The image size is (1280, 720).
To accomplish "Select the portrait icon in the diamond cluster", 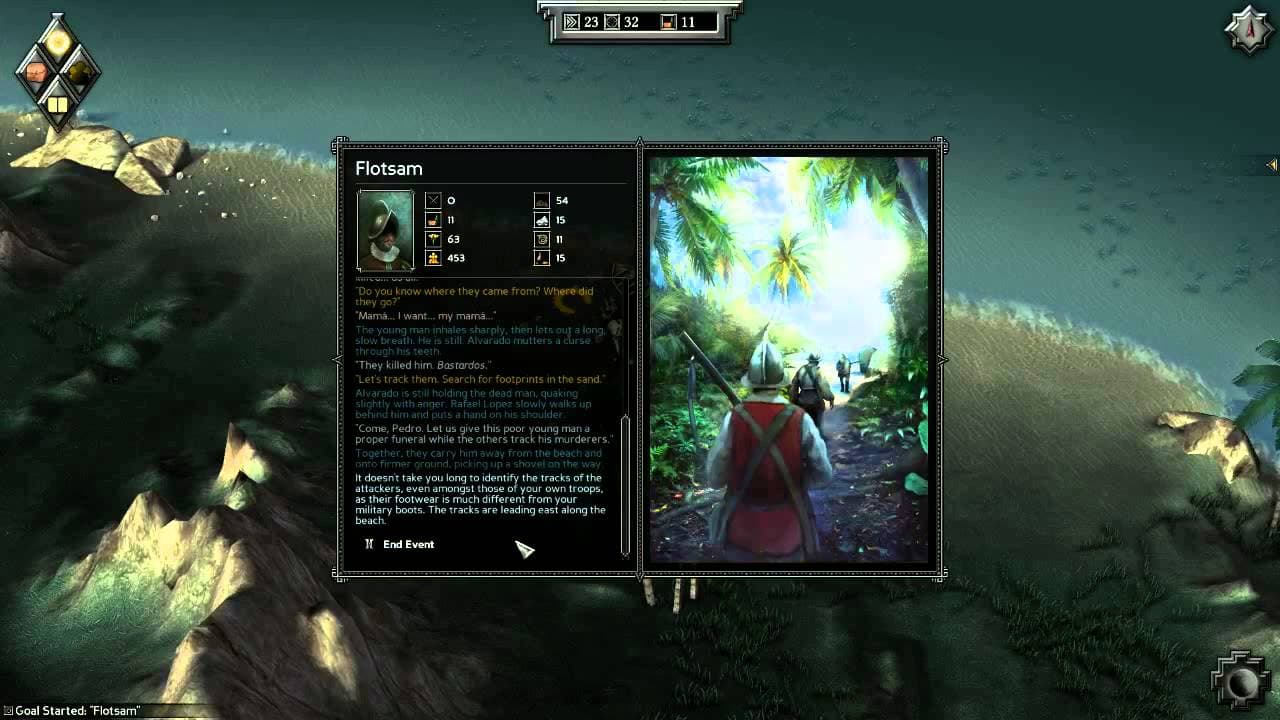I will point(38,71).
